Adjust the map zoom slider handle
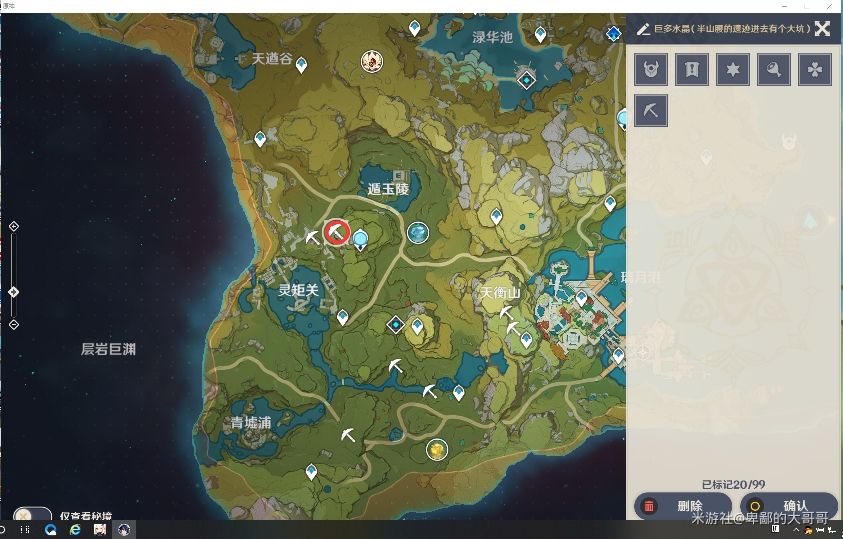 tap(13, 292)
